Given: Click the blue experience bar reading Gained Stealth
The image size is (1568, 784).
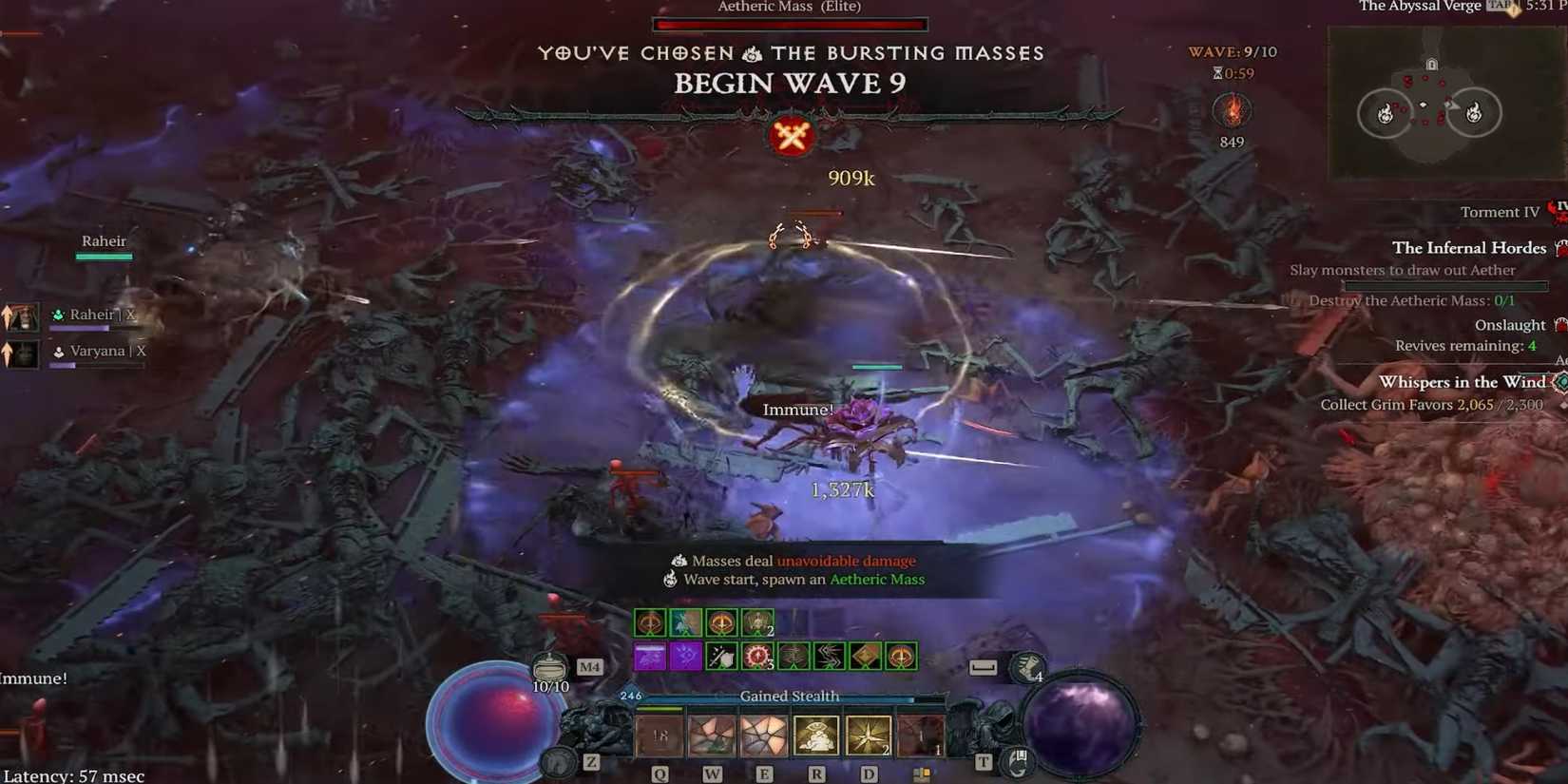Looking at the screenshot, I should 789,696.
